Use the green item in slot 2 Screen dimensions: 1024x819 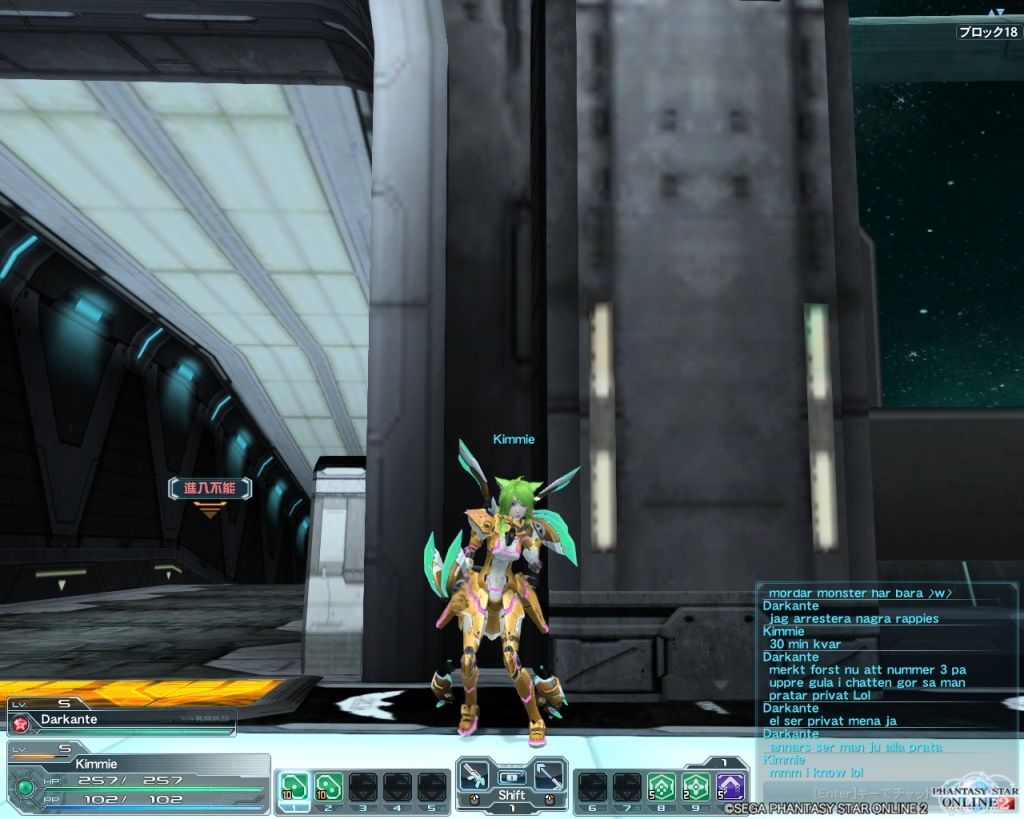[x=328, y=786]
